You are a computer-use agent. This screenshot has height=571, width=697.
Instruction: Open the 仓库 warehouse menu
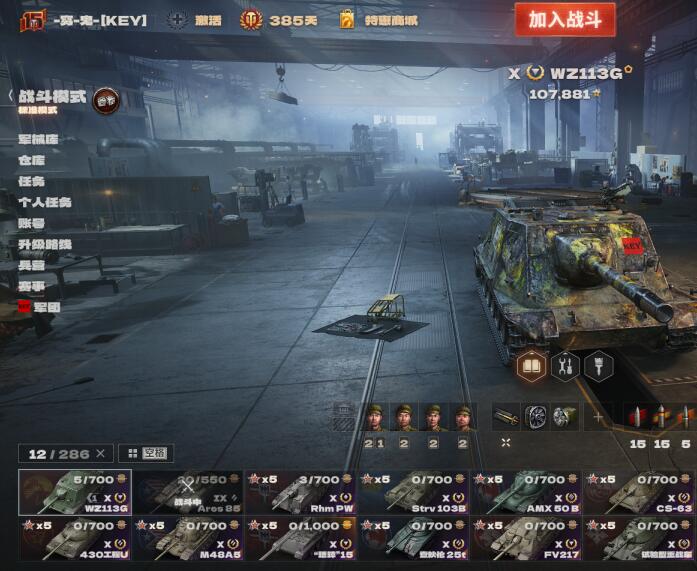31,160
